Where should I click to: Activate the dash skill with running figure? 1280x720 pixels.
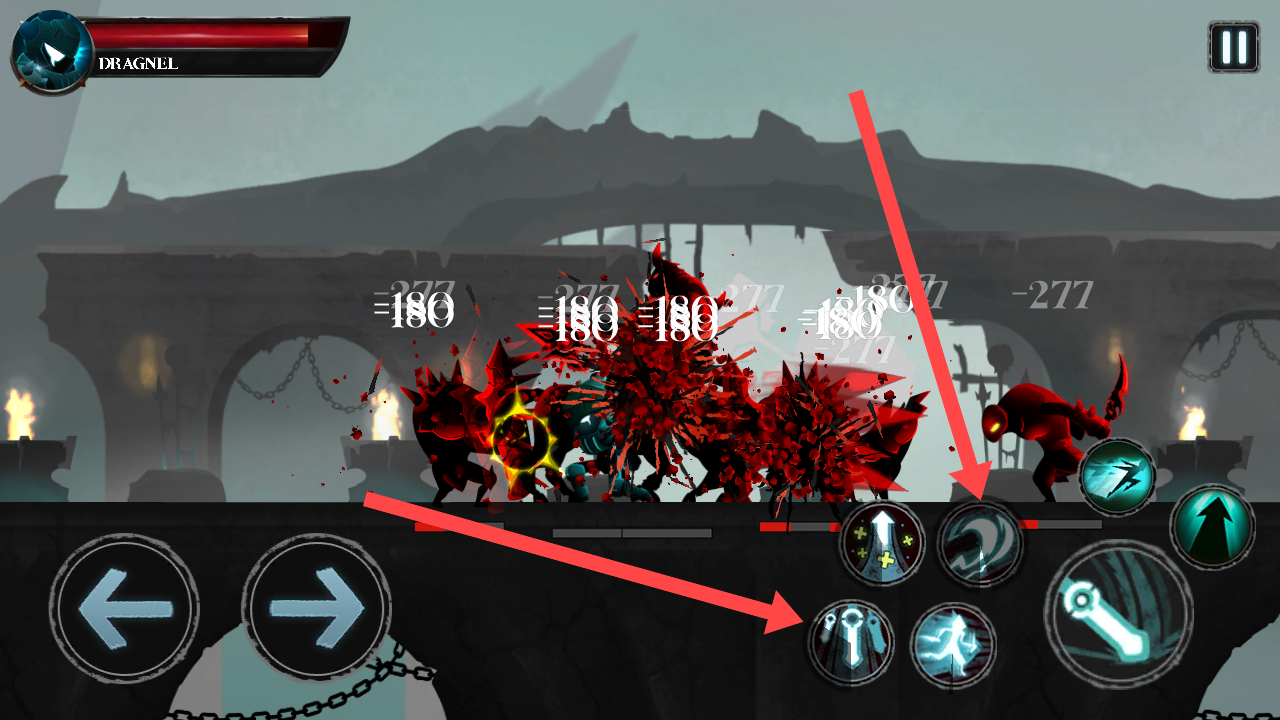[x=1117, y=477]
